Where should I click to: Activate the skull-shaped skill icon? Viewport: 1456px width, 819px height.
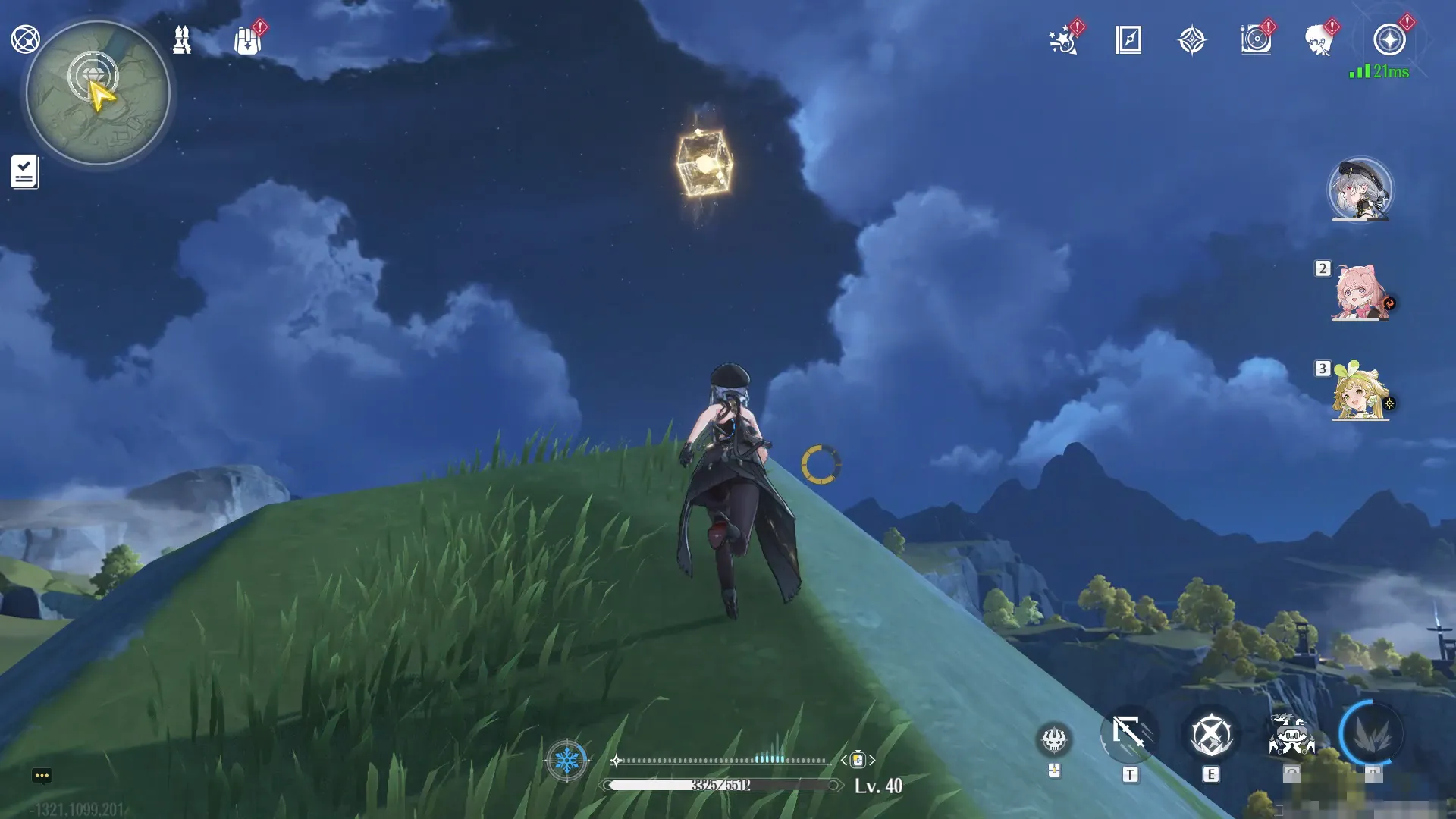[1054, 739]
